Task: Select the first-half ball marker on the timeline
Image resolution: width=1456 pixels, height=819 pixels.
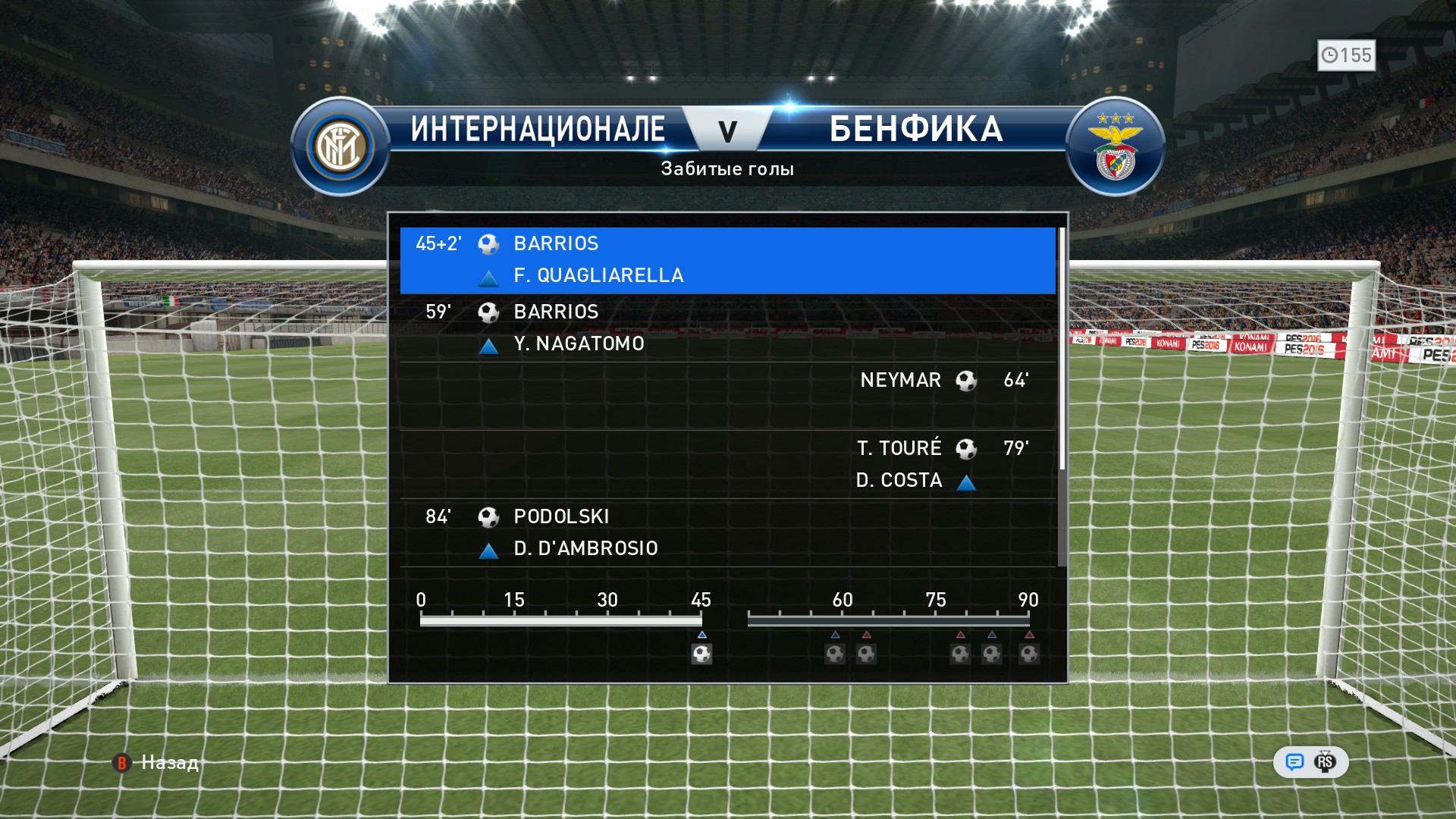Action: pyautogui.click(x=701, y=654)
